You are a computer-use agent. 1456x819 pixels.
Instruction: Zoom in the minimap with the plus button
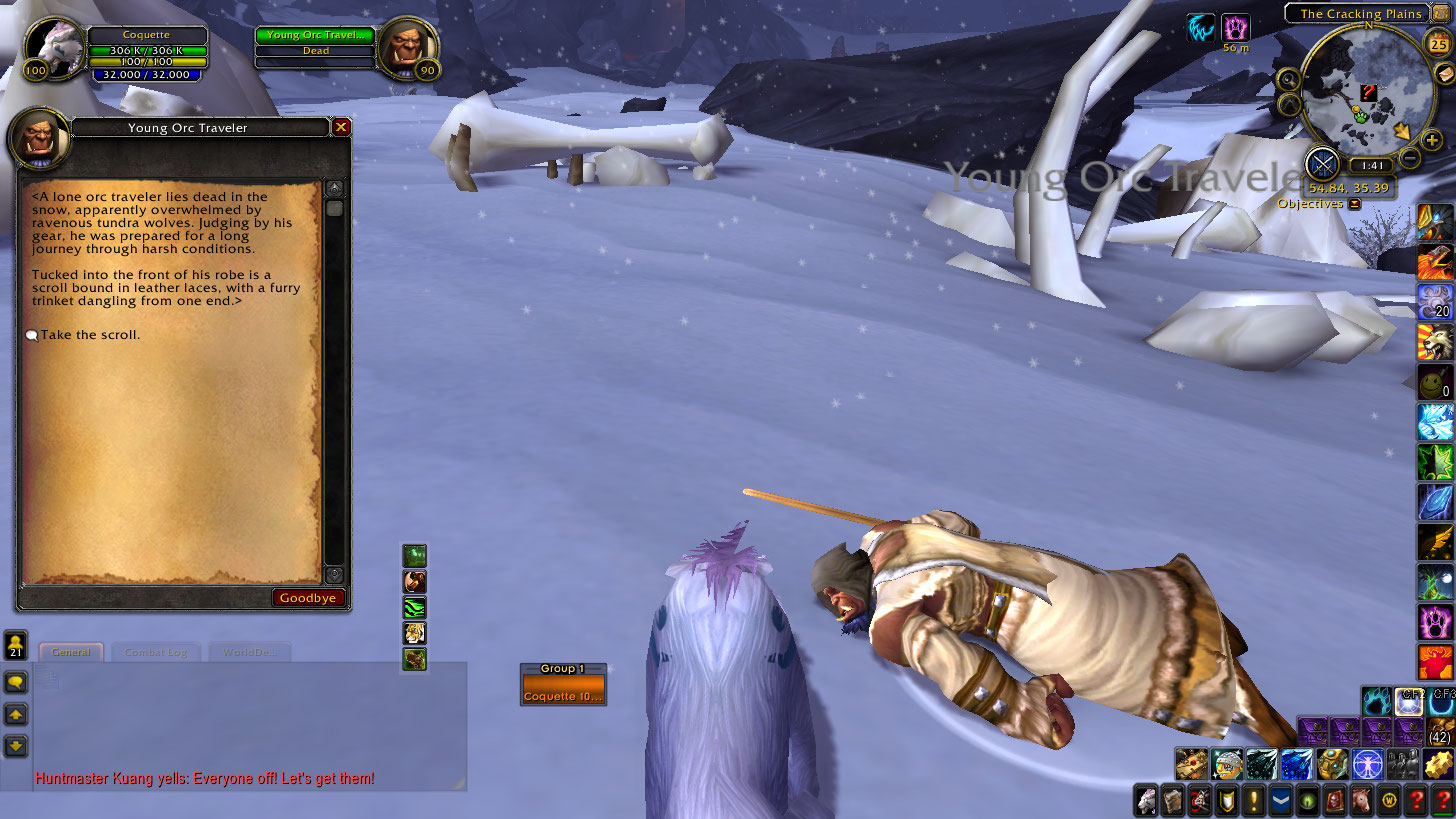1432,141
